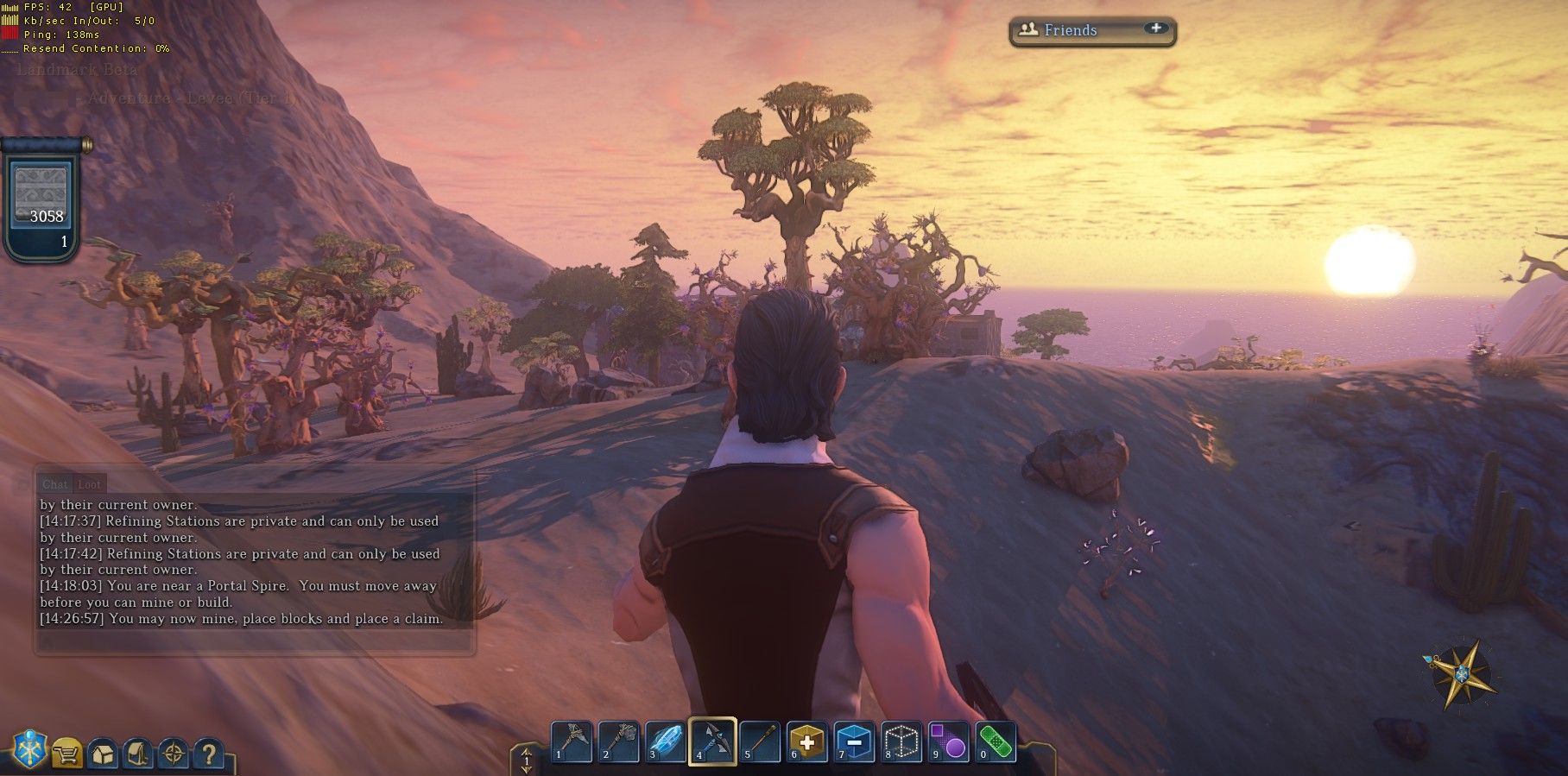The height and width of the screenshot is (776, 1568).
Task: Click the blue shield crest main menu
Action: pos(28,750)
